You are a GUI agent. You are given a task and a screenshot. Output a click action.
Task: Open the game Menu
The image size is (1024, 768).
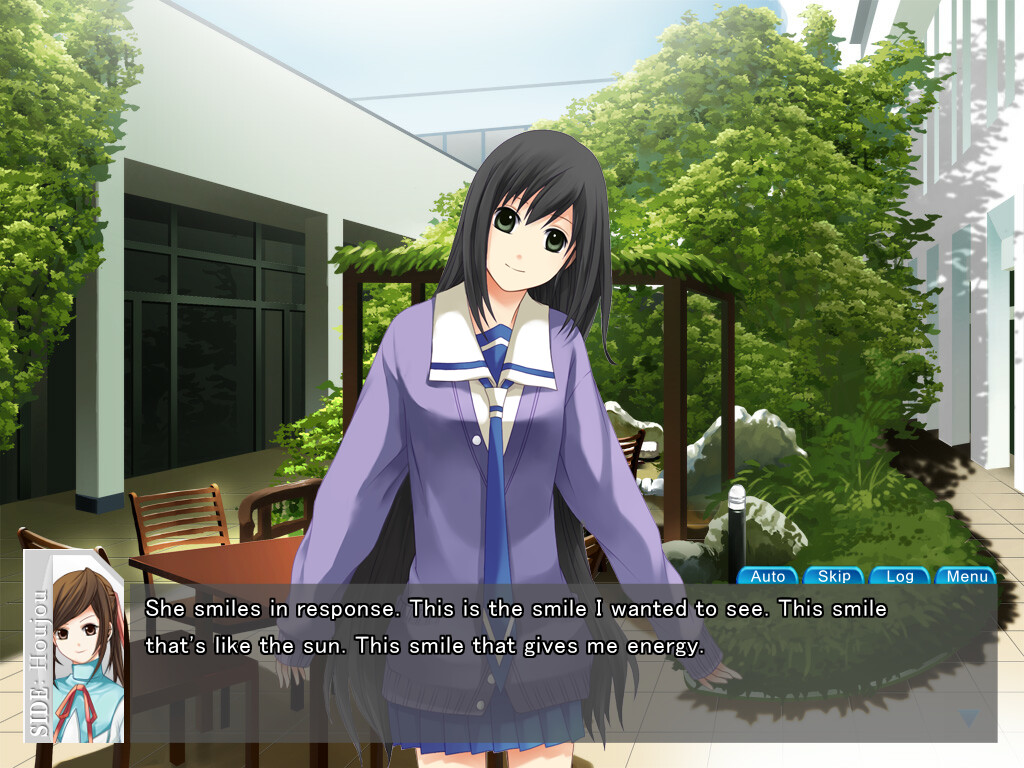pyautogui.click(x=966, y=576)
